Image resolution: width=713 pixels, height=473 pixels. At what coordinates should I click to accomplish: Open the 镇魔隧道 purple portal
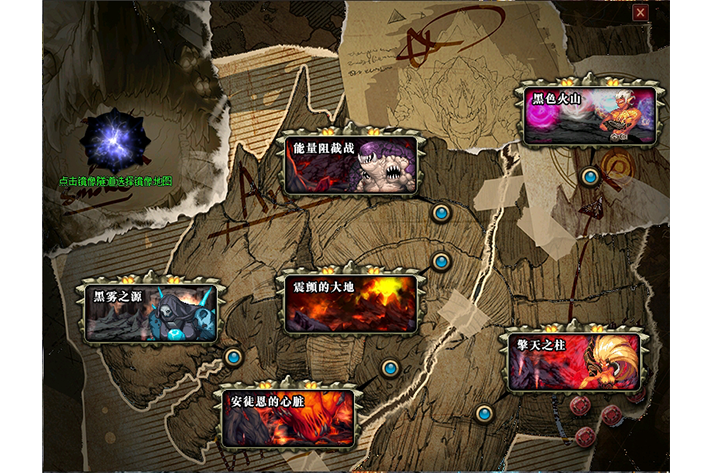pos(116,141)
